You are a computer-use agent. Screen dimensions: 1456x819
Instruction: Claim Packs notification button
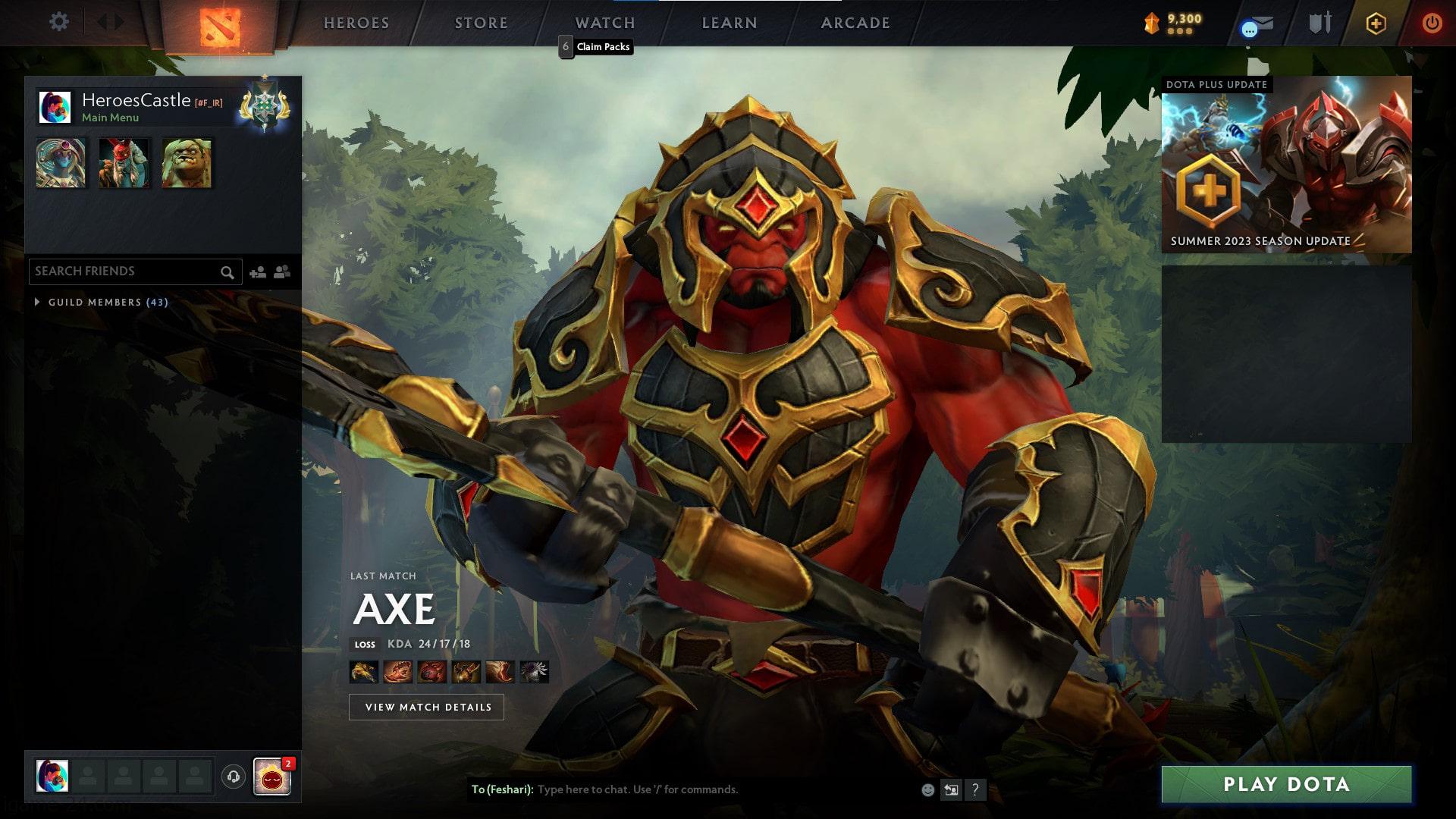tap(595, 47)
